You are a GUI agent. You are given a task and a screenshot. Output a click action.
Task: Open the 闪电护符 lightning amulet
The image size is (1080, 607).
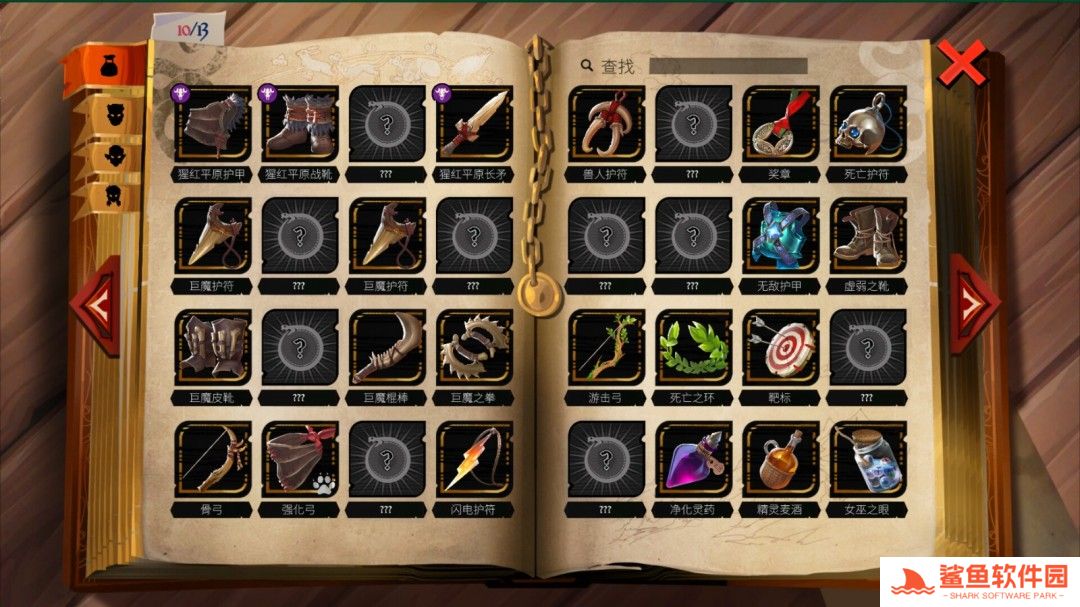[x=474, y=460]
